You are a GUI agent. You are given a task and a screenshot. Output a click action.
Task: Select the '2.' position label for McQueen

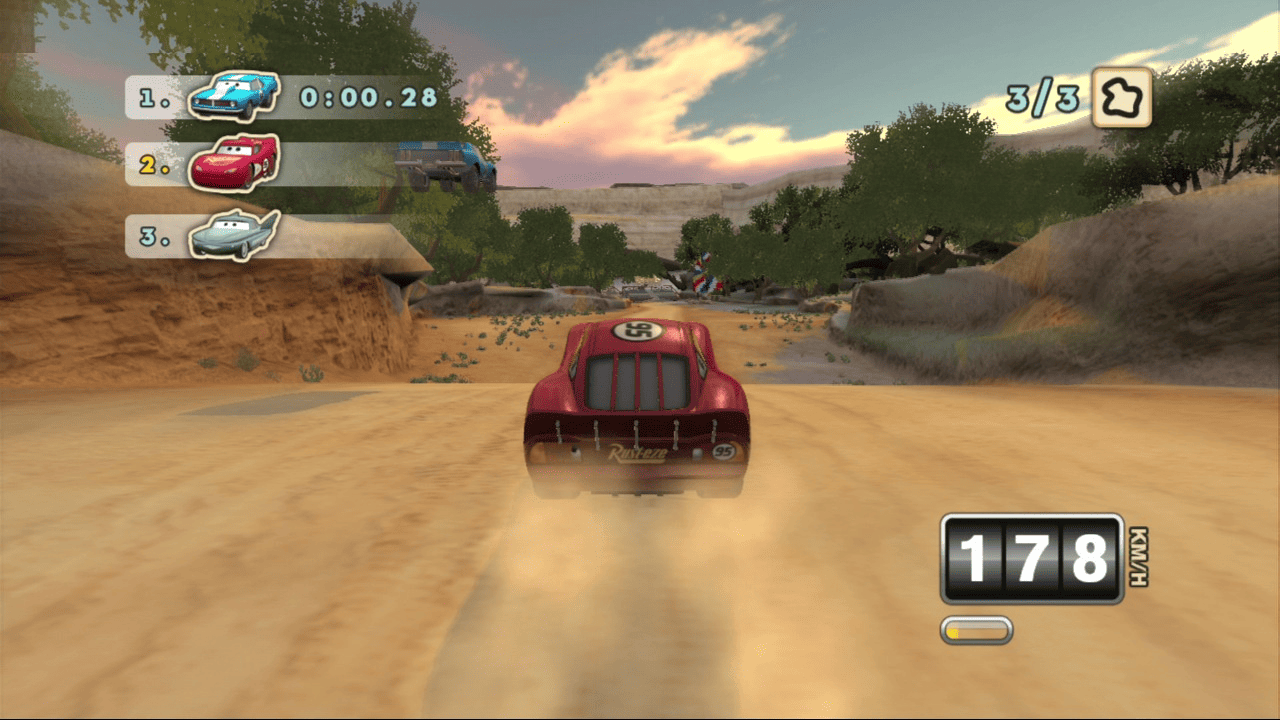pyautogui.click(x=152, y=163)
